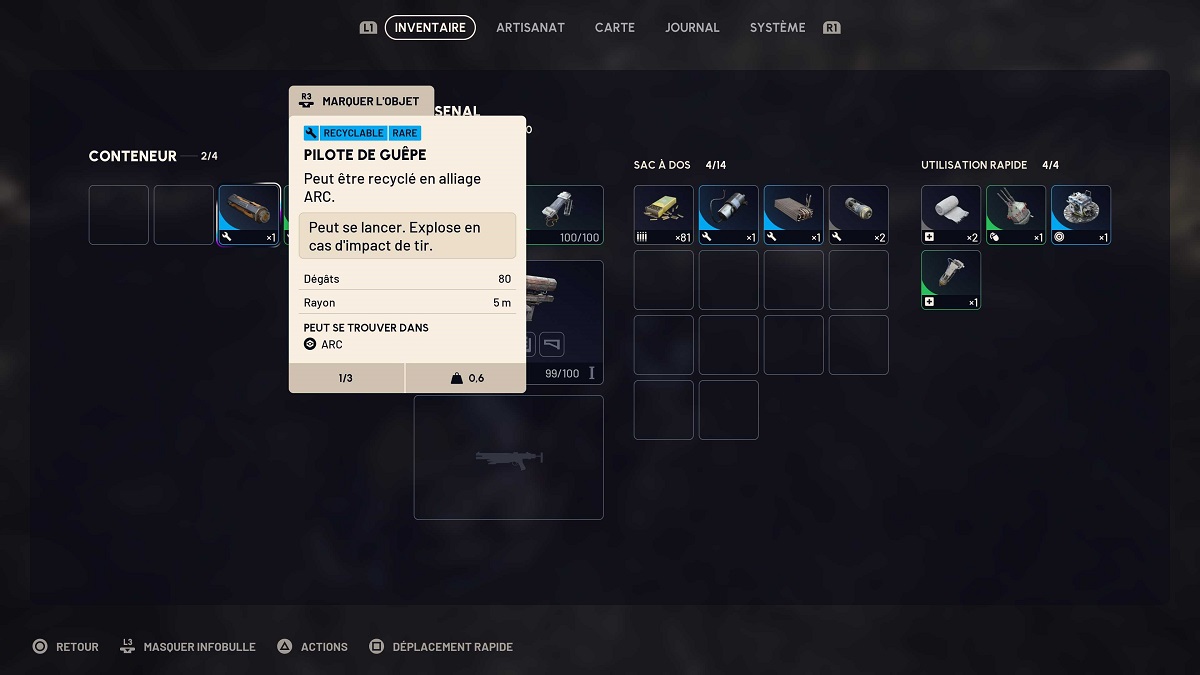Hide the tooltip with Masquer Infobulle

(188, 647)
